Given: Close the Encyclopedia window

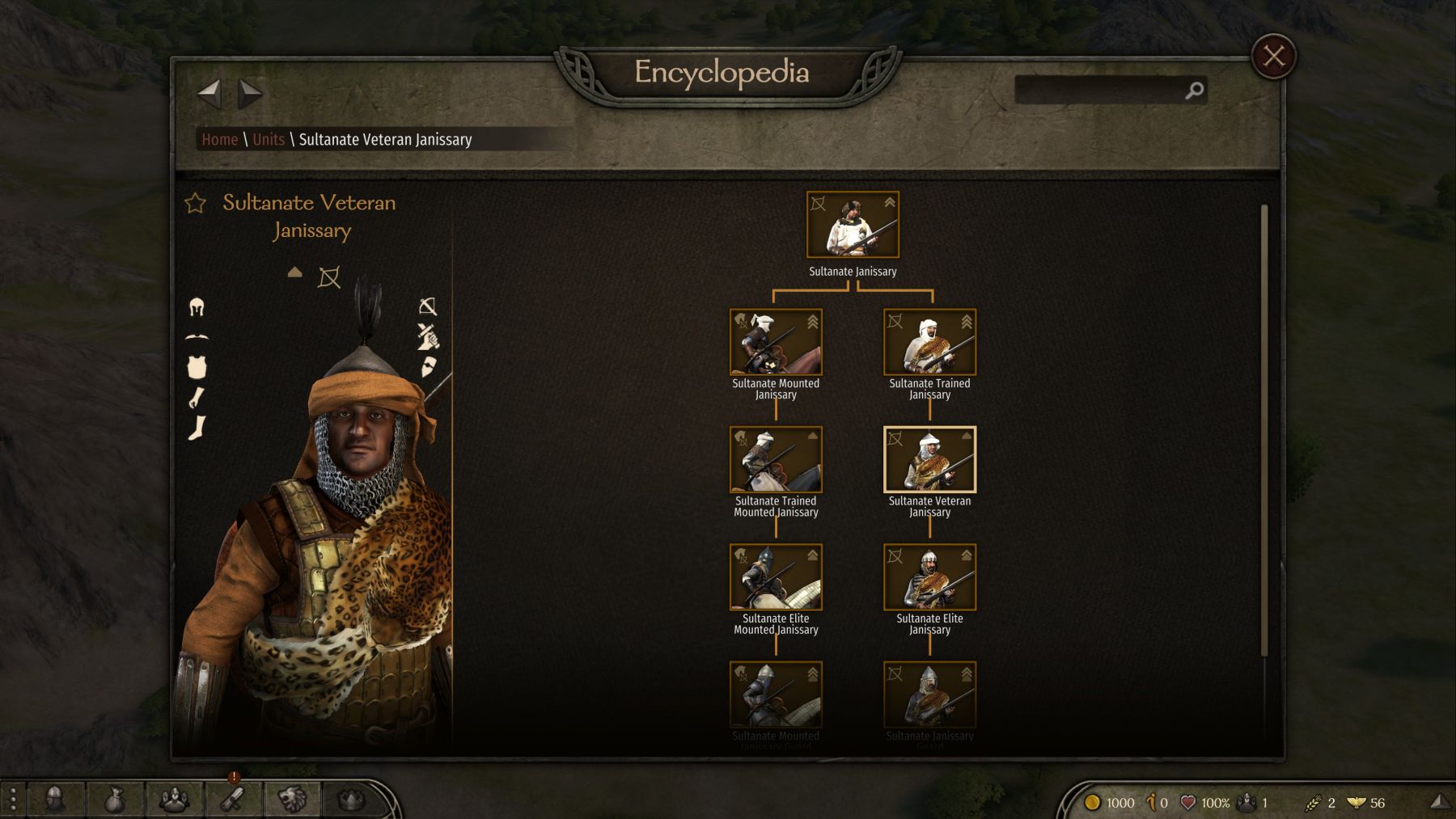Looking at the screenshot, I should [1273, 57].
